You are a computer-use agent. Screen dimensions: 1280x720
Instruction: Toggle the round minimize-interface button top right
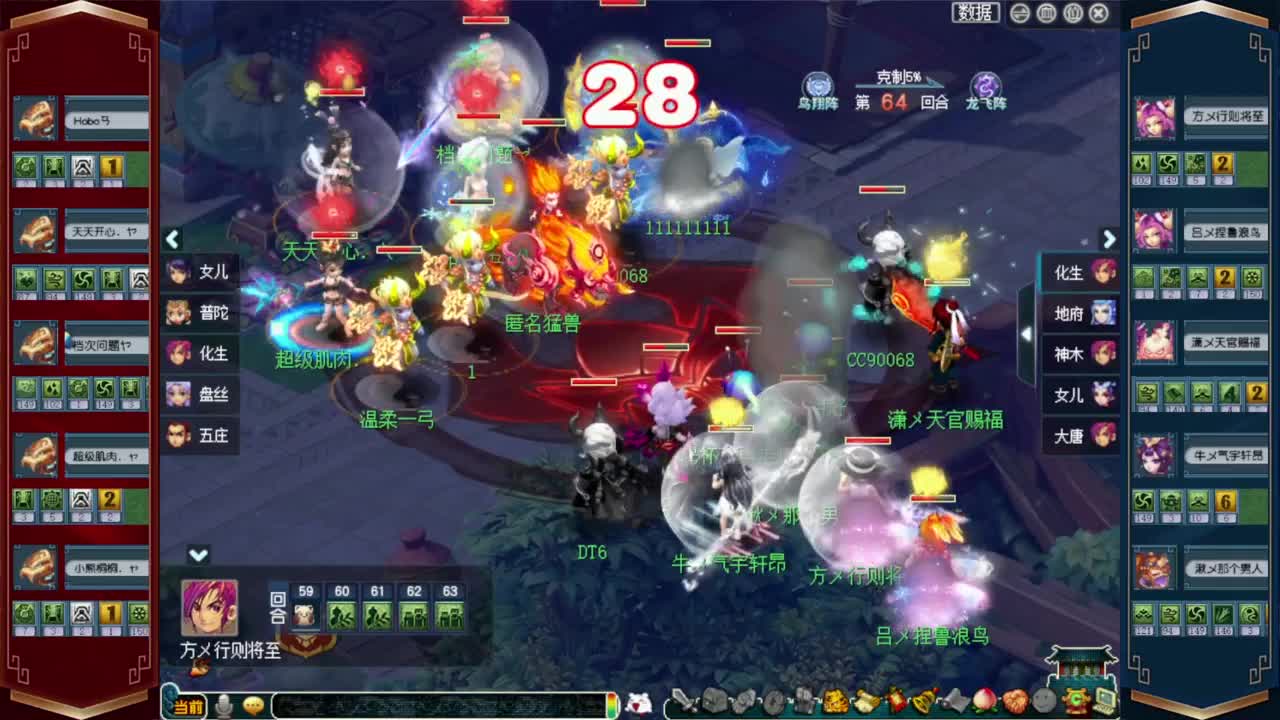pos(1018,12)
